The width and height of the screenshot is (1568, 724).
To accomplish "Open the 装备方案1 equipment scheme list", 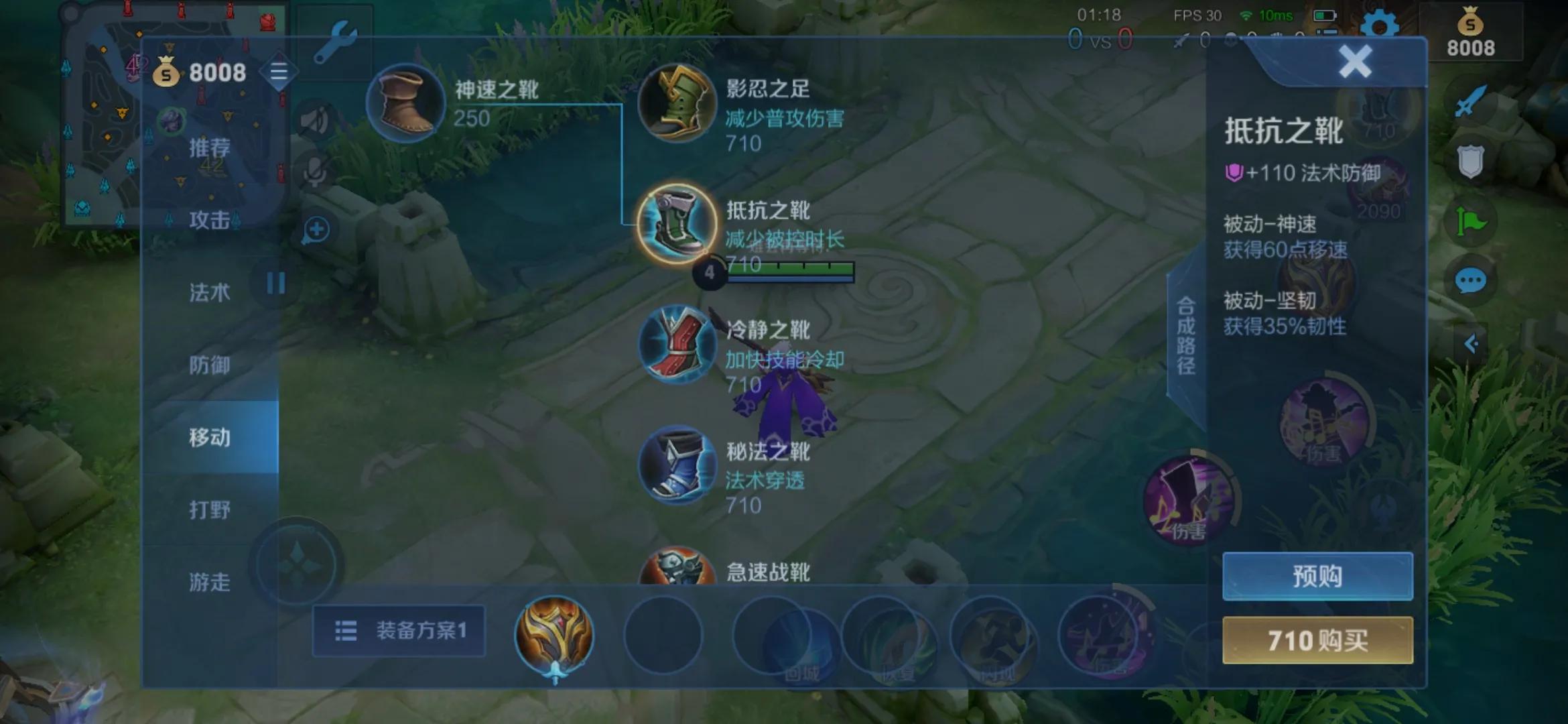I will point(397,631).
